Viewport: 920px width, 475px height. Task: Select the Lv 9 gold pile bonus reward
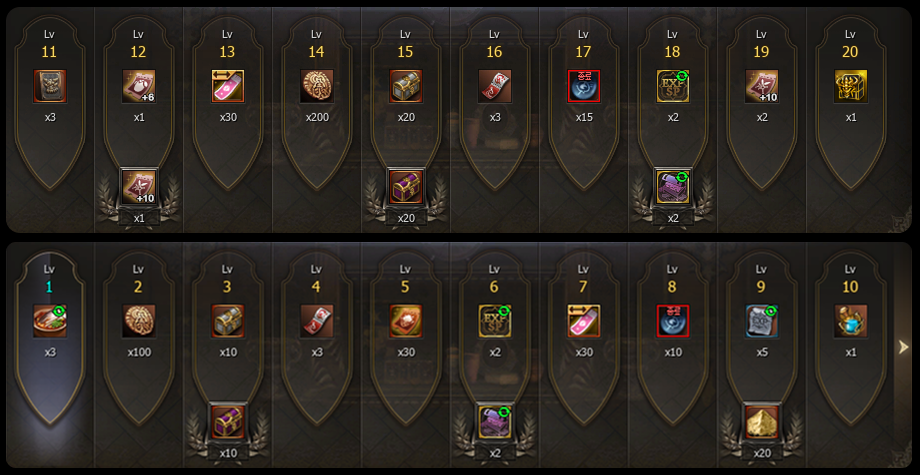[x=761, y=421]
